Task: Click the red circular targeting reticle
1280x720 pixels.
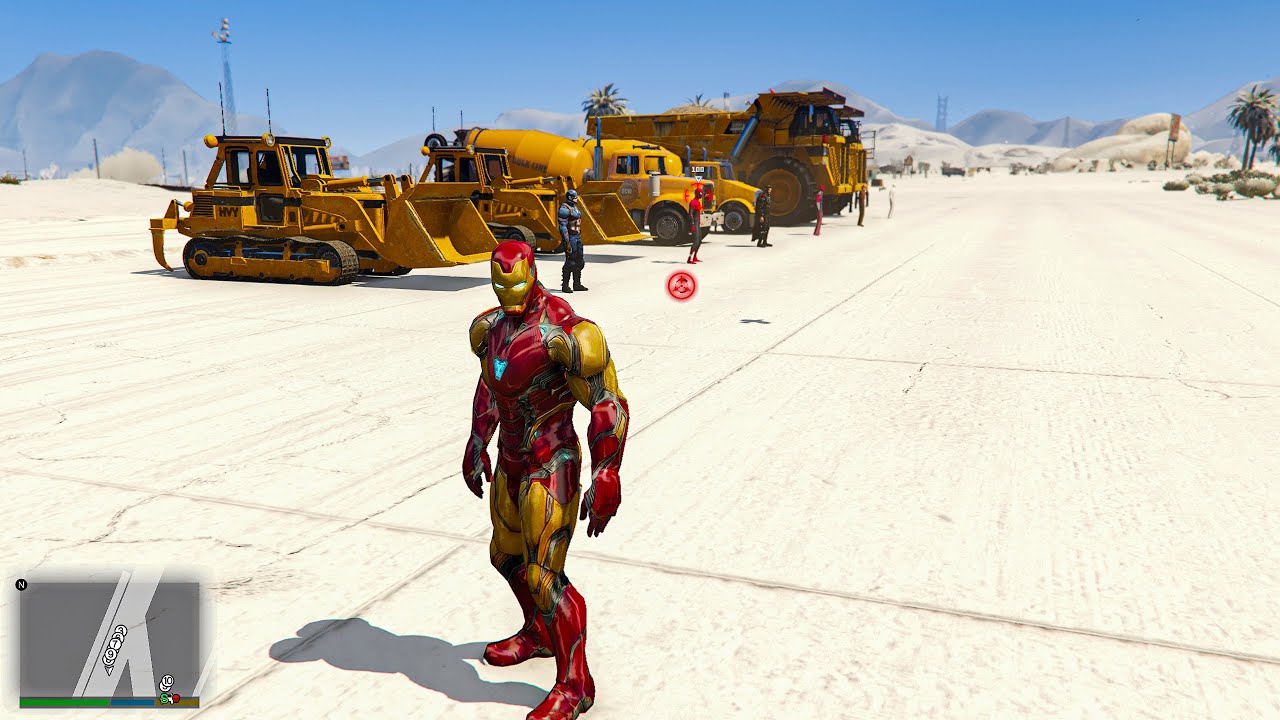Action: (x=681, y=287)
